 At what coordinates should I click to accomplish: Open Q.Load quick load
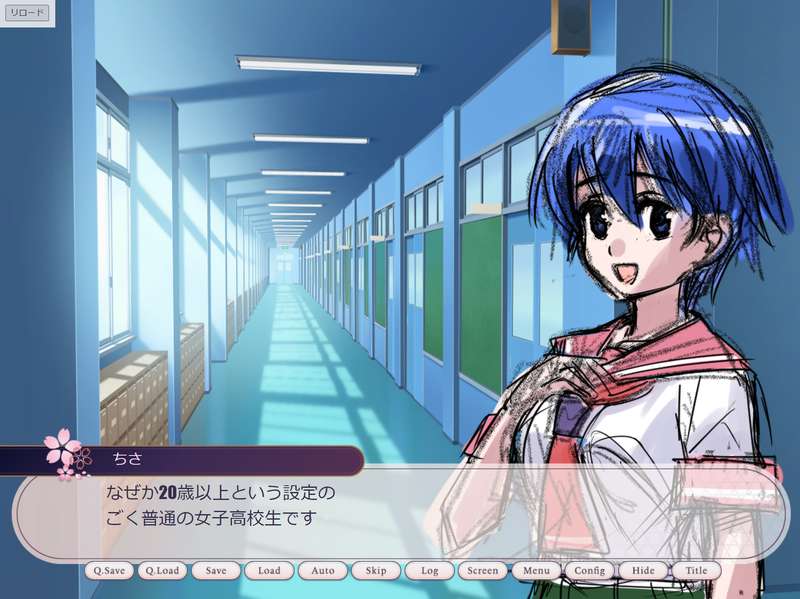[x=161, y=571]
